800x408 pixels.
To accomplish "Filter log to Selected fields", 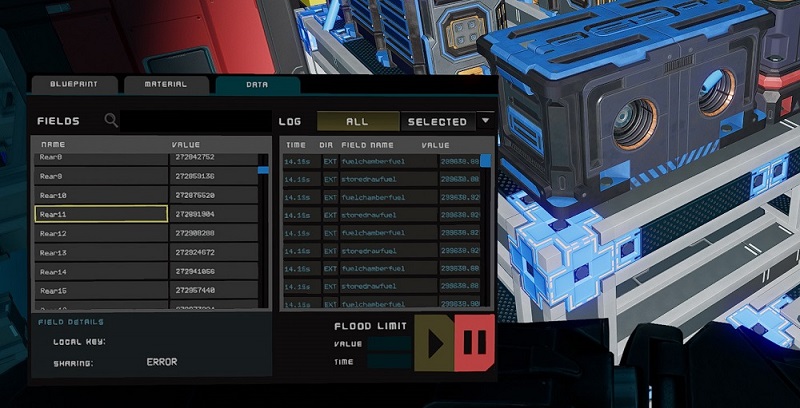I will pyautogui.click(x=436, y=122).
